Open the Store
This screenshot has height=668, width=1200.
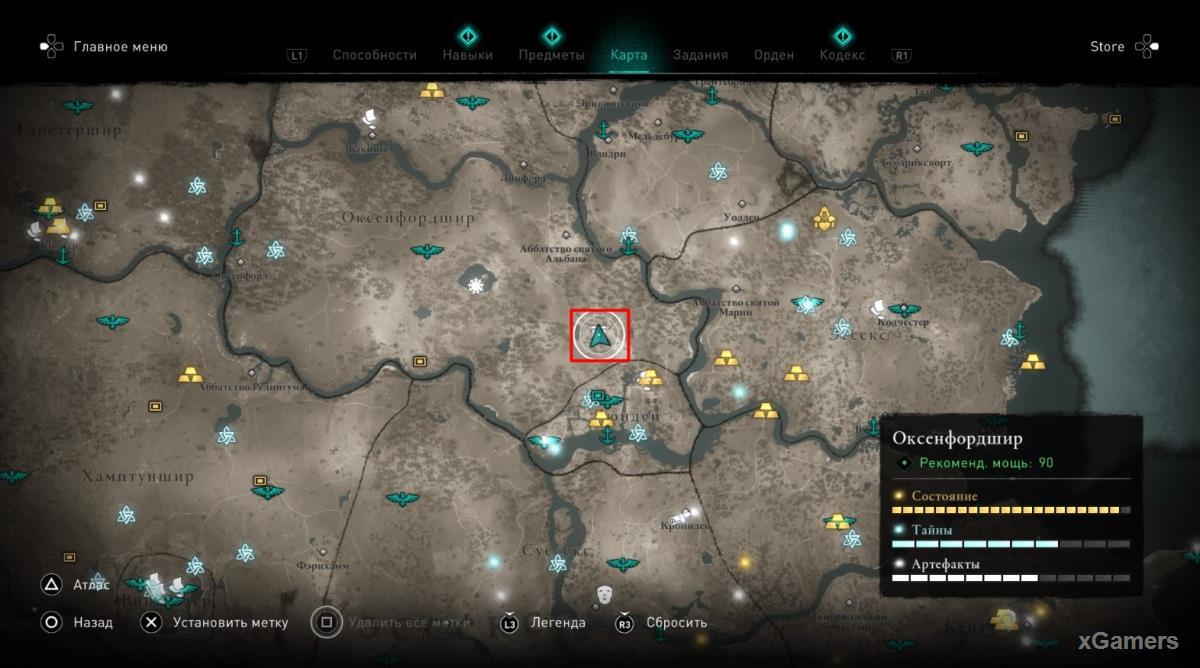pyautogui.click(x=1107, y=47)
